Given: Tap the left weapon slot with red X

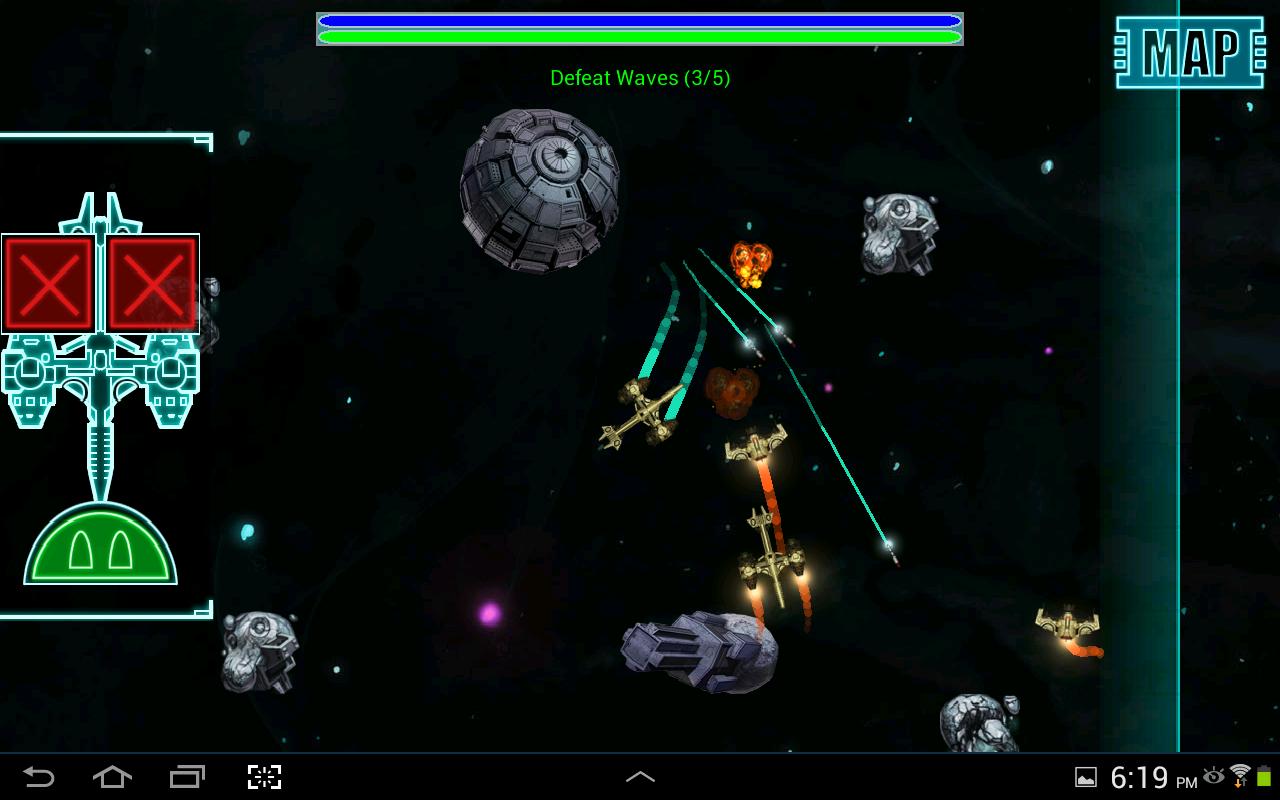Looking at the screenshot, I should point(49,282).
